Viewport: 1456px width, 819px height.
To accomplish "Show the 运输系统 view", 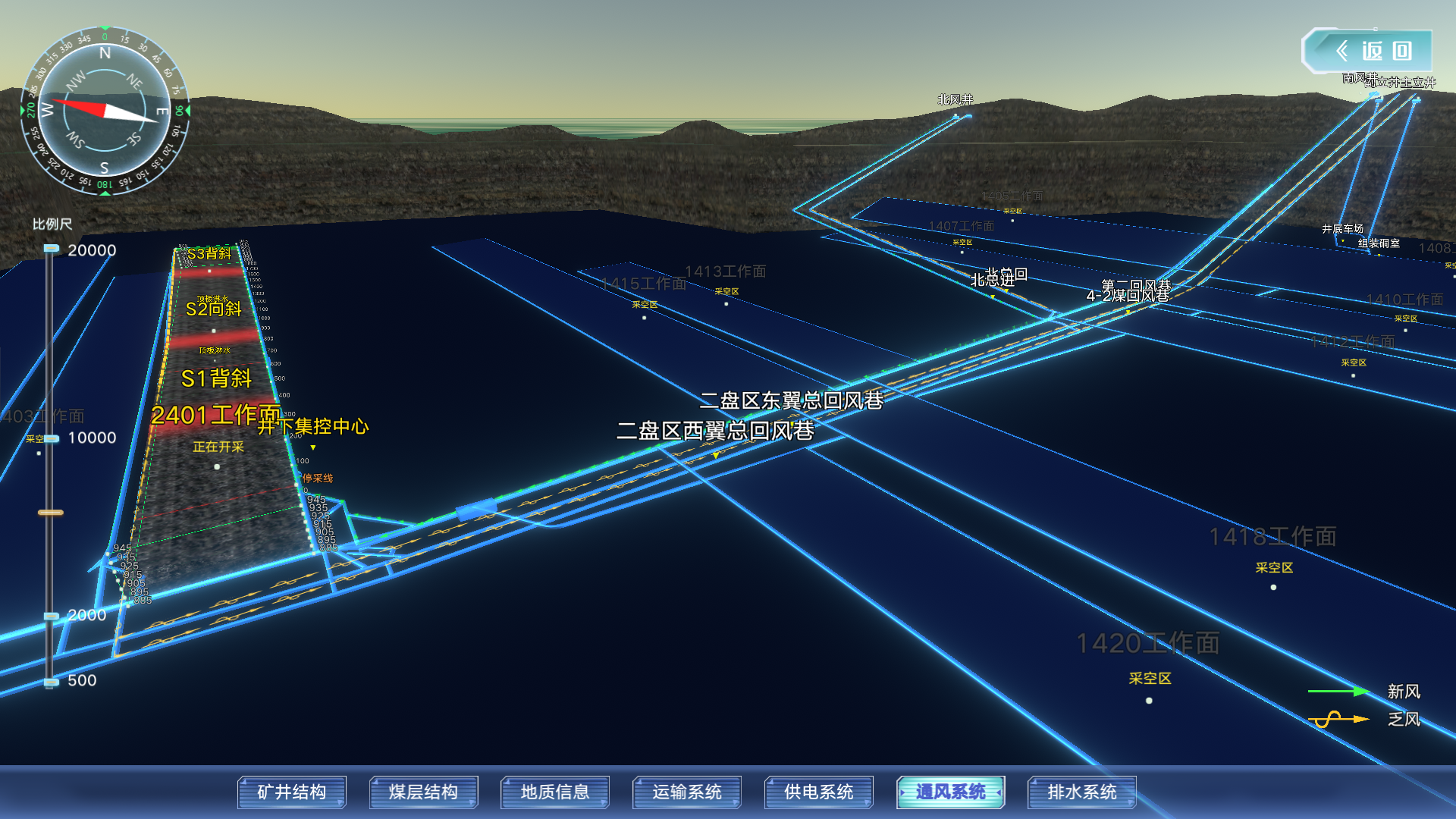I will tap(687, 792).
